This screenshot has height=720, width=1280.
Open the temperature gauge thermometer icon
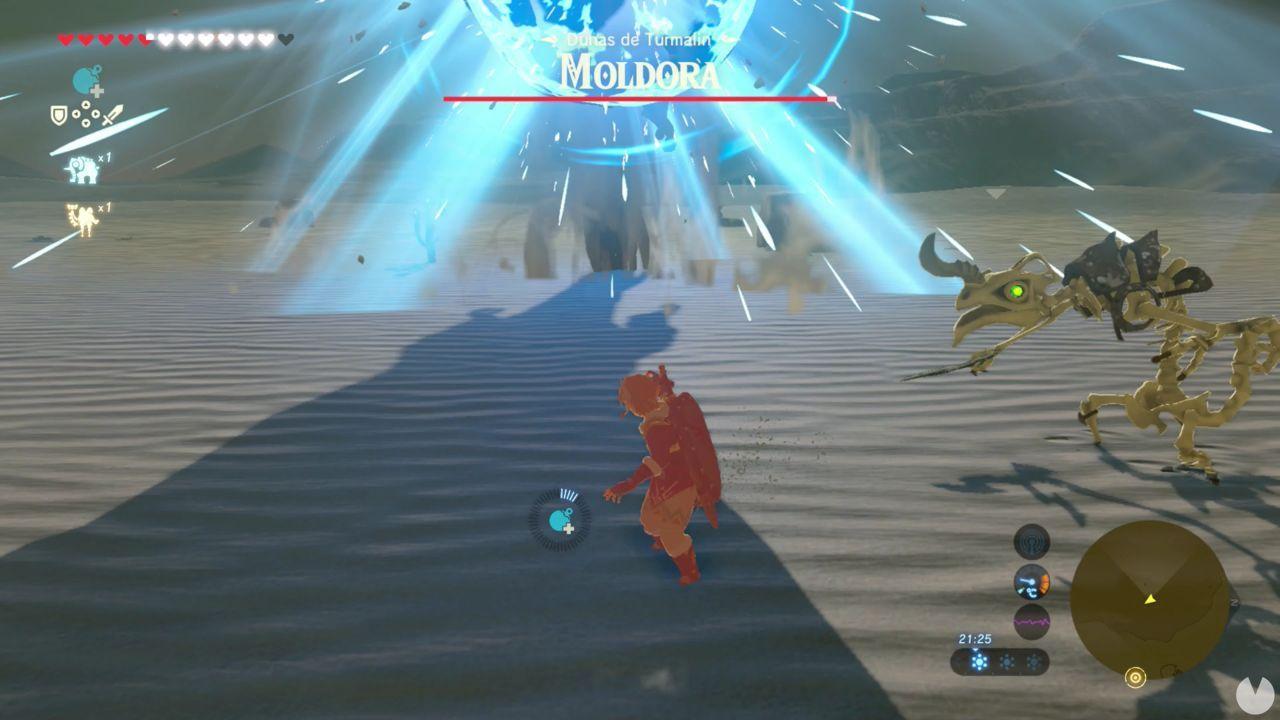[1033, 582]
